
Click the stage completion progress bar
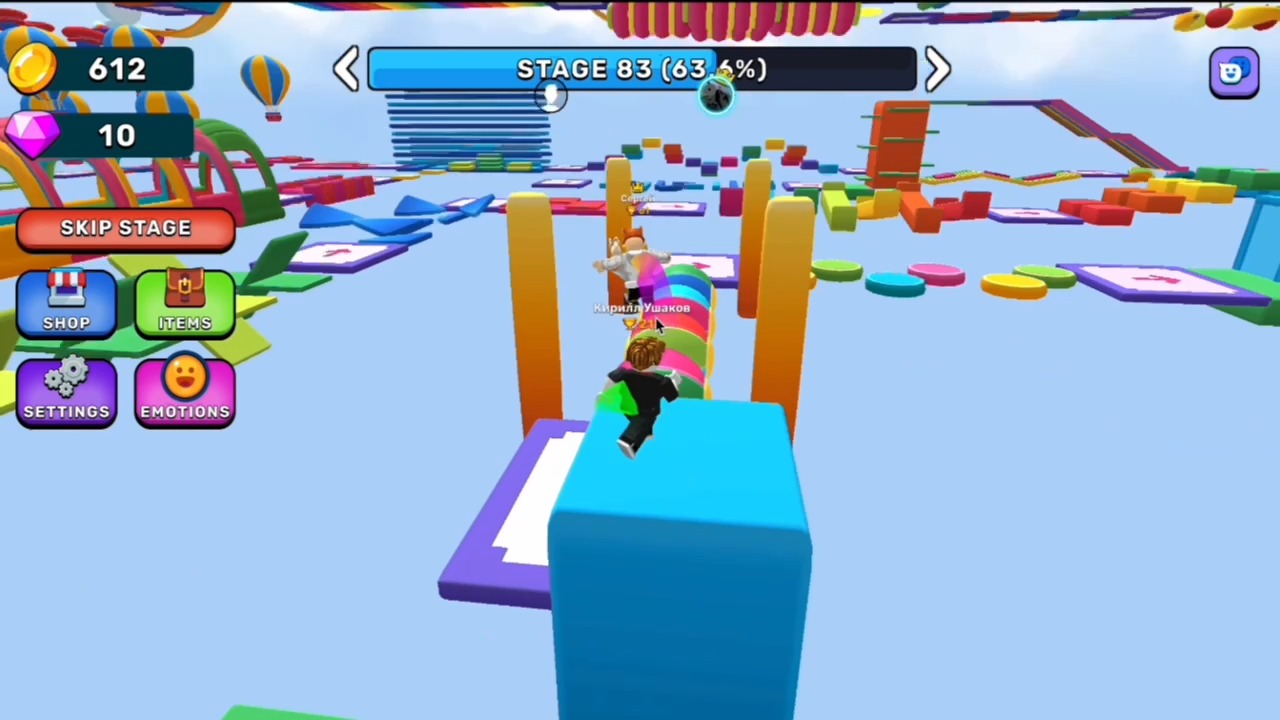540,68
